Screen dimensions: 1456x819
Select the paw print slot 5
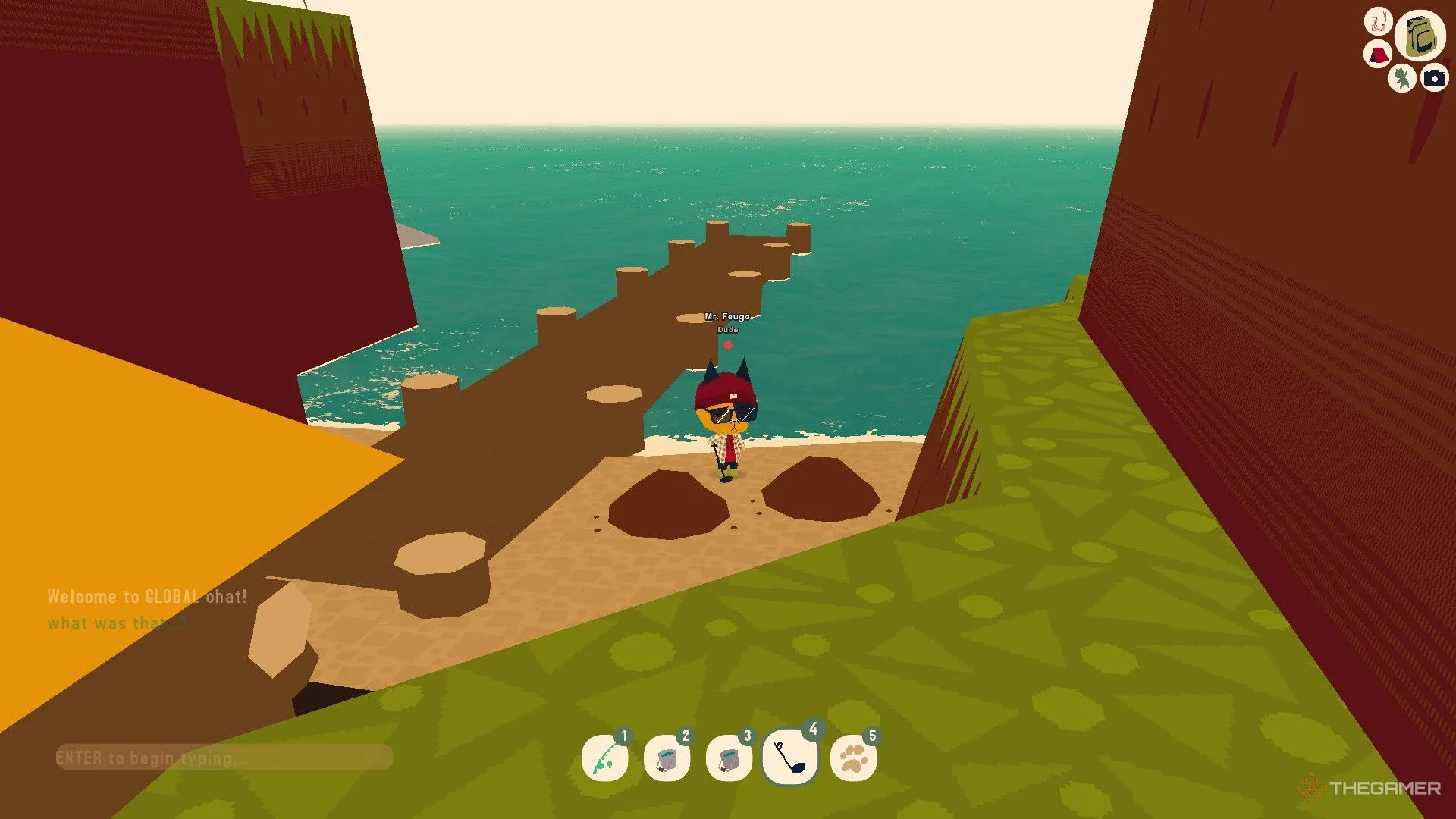click(854, 758)
